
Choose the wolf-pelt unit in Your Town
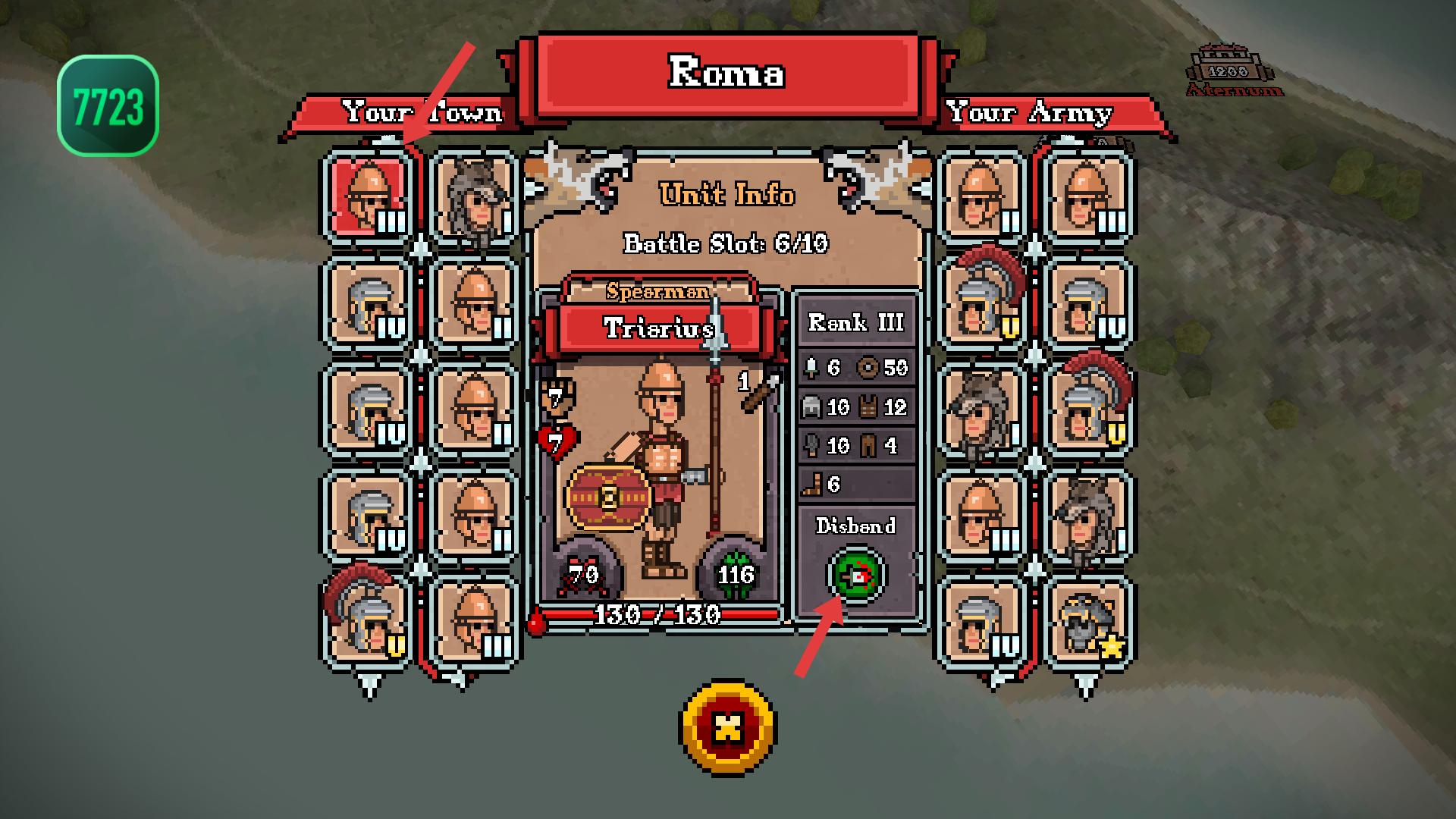pos(474,197)
